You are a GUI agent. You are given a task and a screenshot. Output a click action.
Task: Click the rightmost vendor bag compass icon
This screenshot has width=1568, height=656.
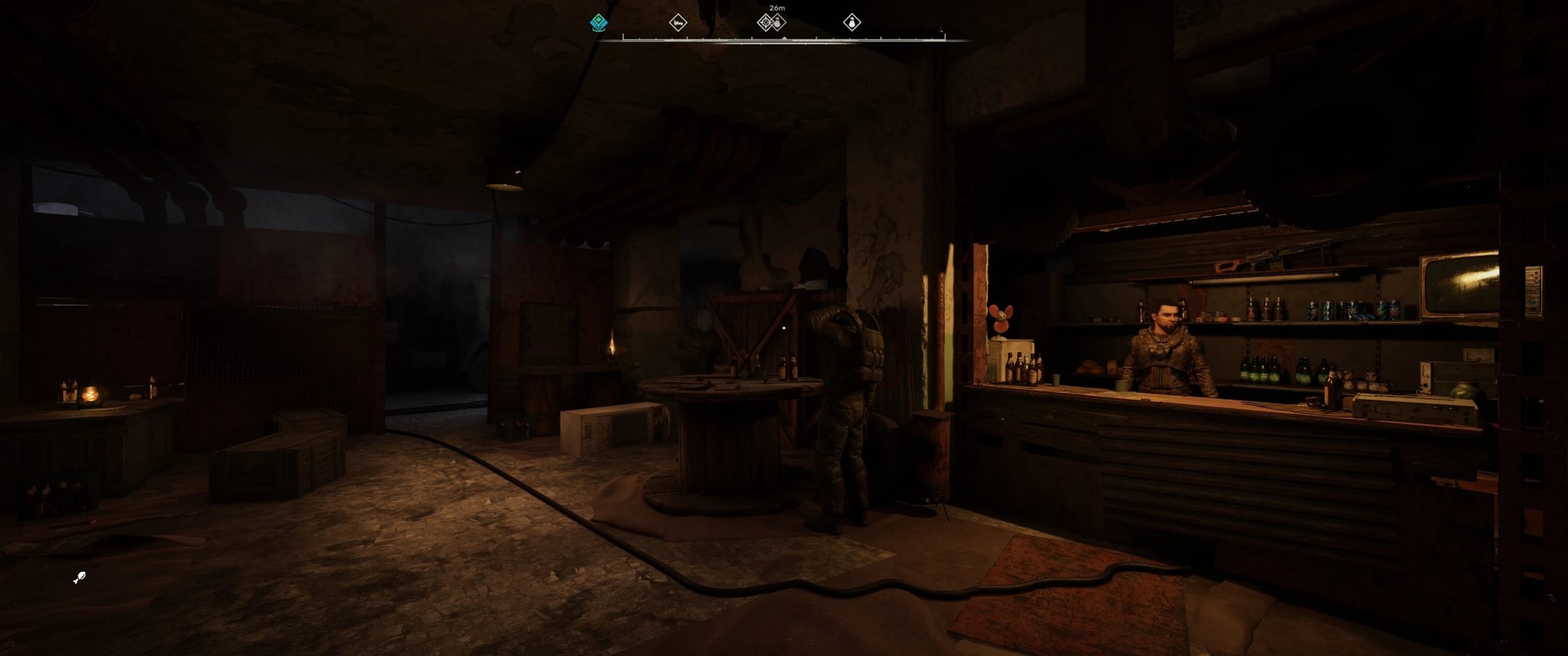(852, 23)
